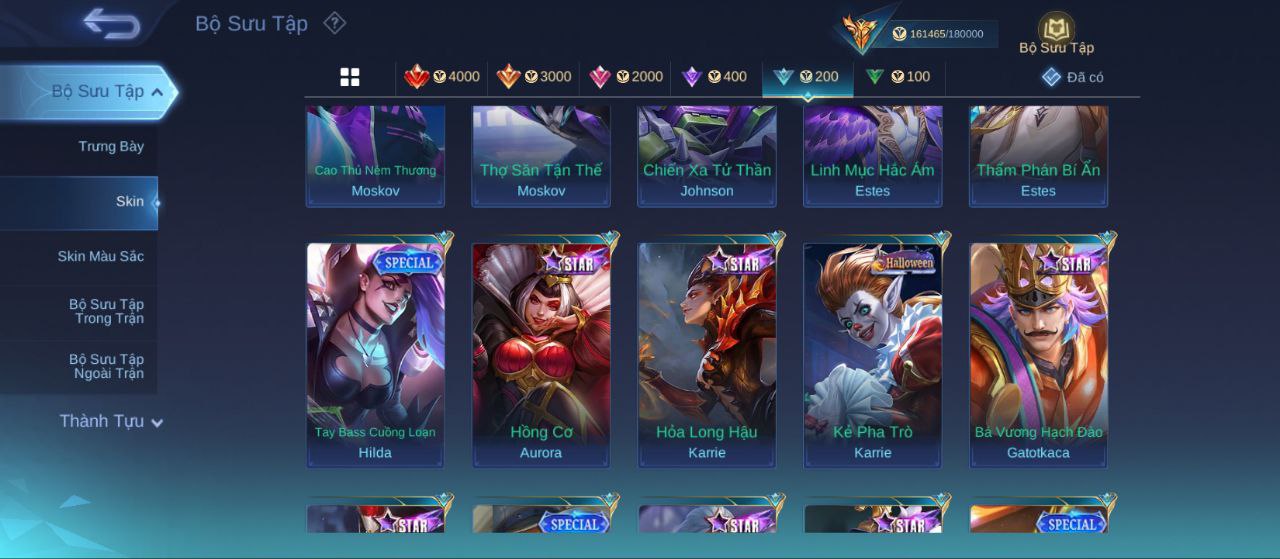
Task: Select Hilda's Tay Bass Cuồng Loạn skin
Action: point(375,355)
